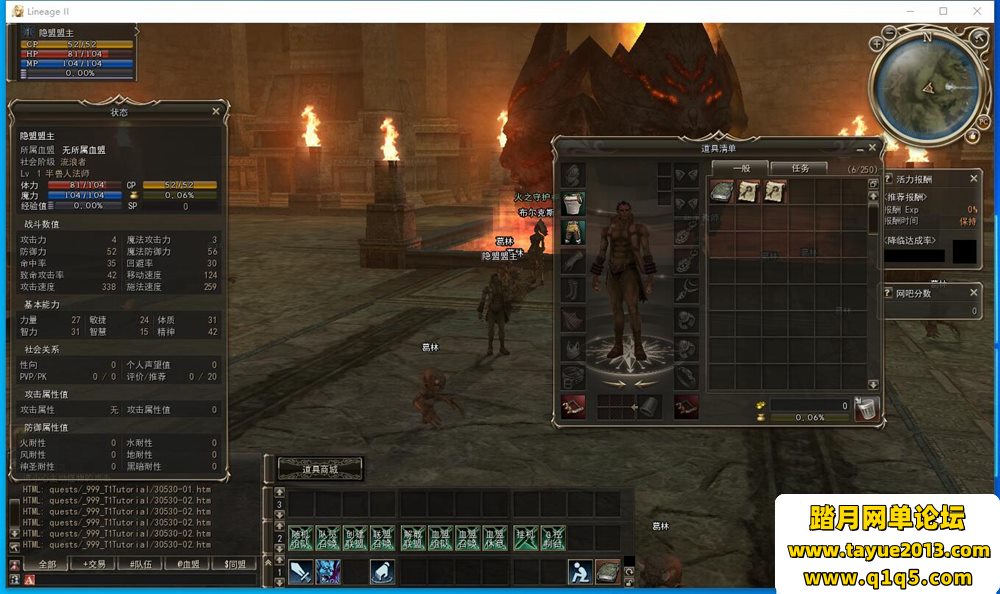Use the sit-down action on hotbar
Image resolution: width=1000 pixels, height=594 pixels.
pyautogui.click(x=578, y=572)
